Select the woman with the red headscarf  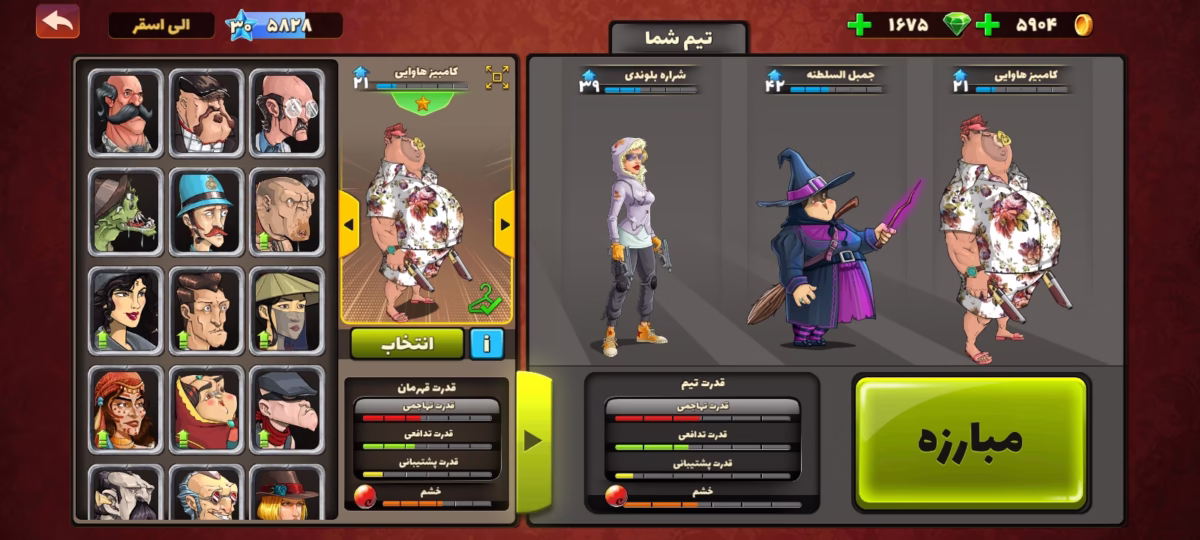[125, 409]
